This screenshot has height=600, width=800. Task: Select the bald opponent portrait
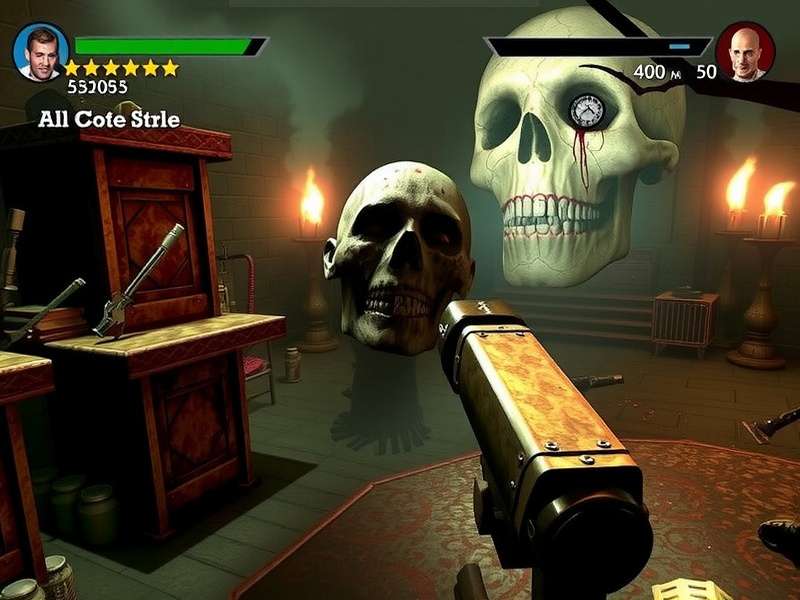[x=745, y=51]
